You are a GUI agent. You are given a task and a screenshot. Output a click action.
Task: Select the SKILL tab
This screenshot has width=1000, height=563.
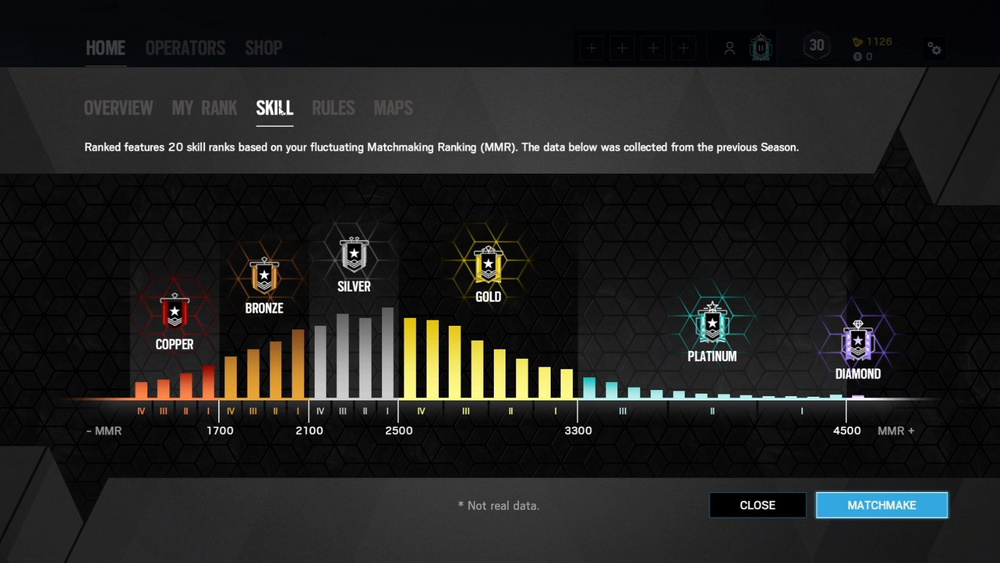point(274,108)
